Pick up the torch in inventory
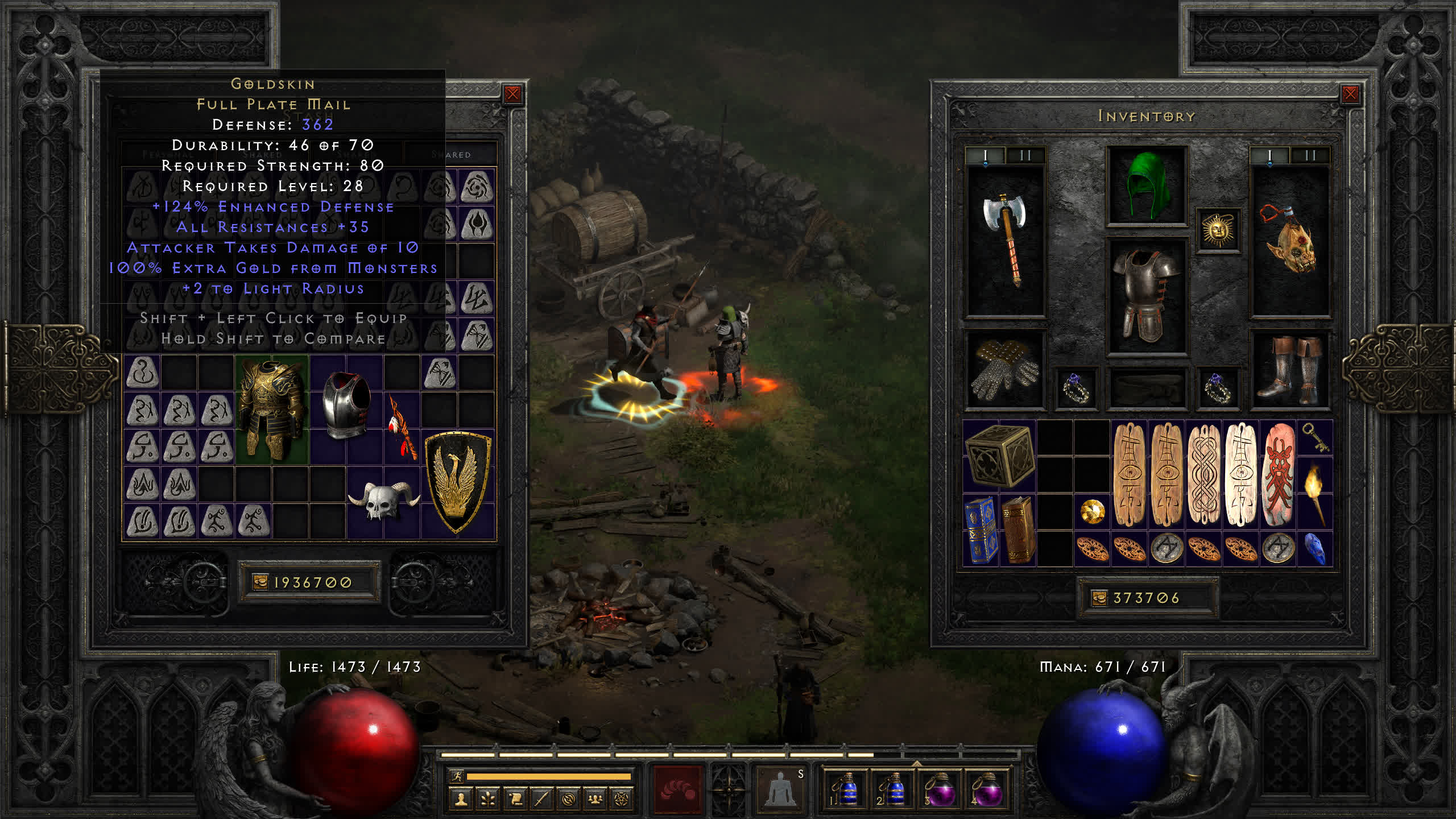Screen dimensions: 1456x819 click(x=1314, y=493)
